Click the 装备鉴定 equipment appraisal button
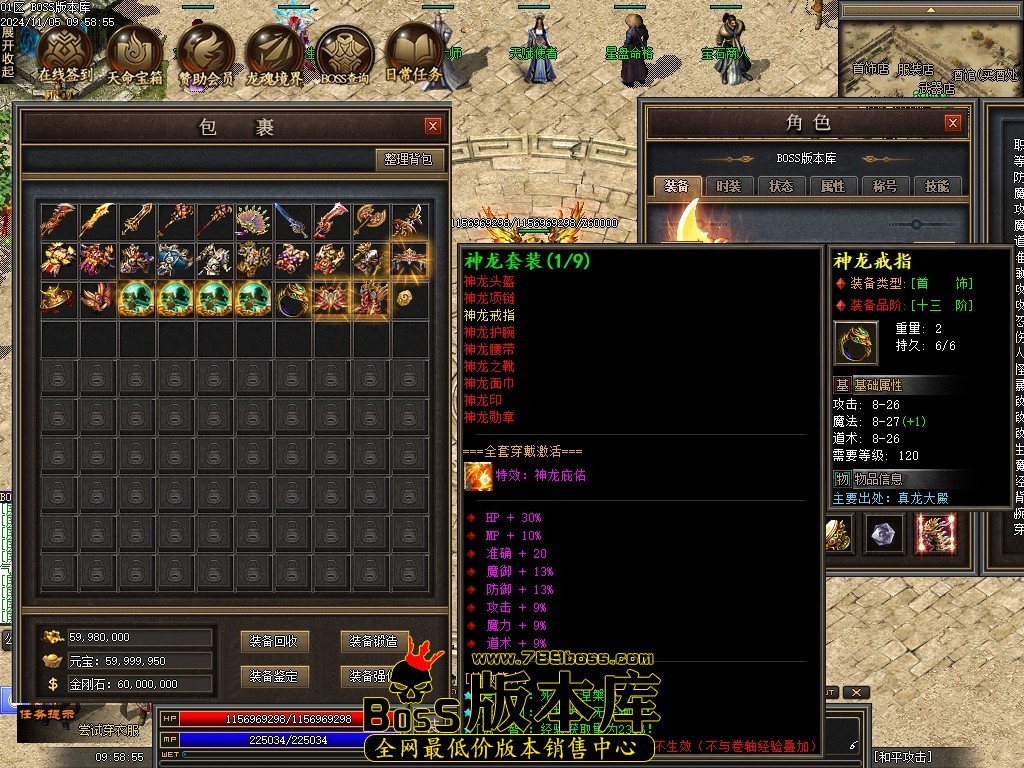Image resolution: width=1024 pixels, height=768 pixels. point(274,677)
